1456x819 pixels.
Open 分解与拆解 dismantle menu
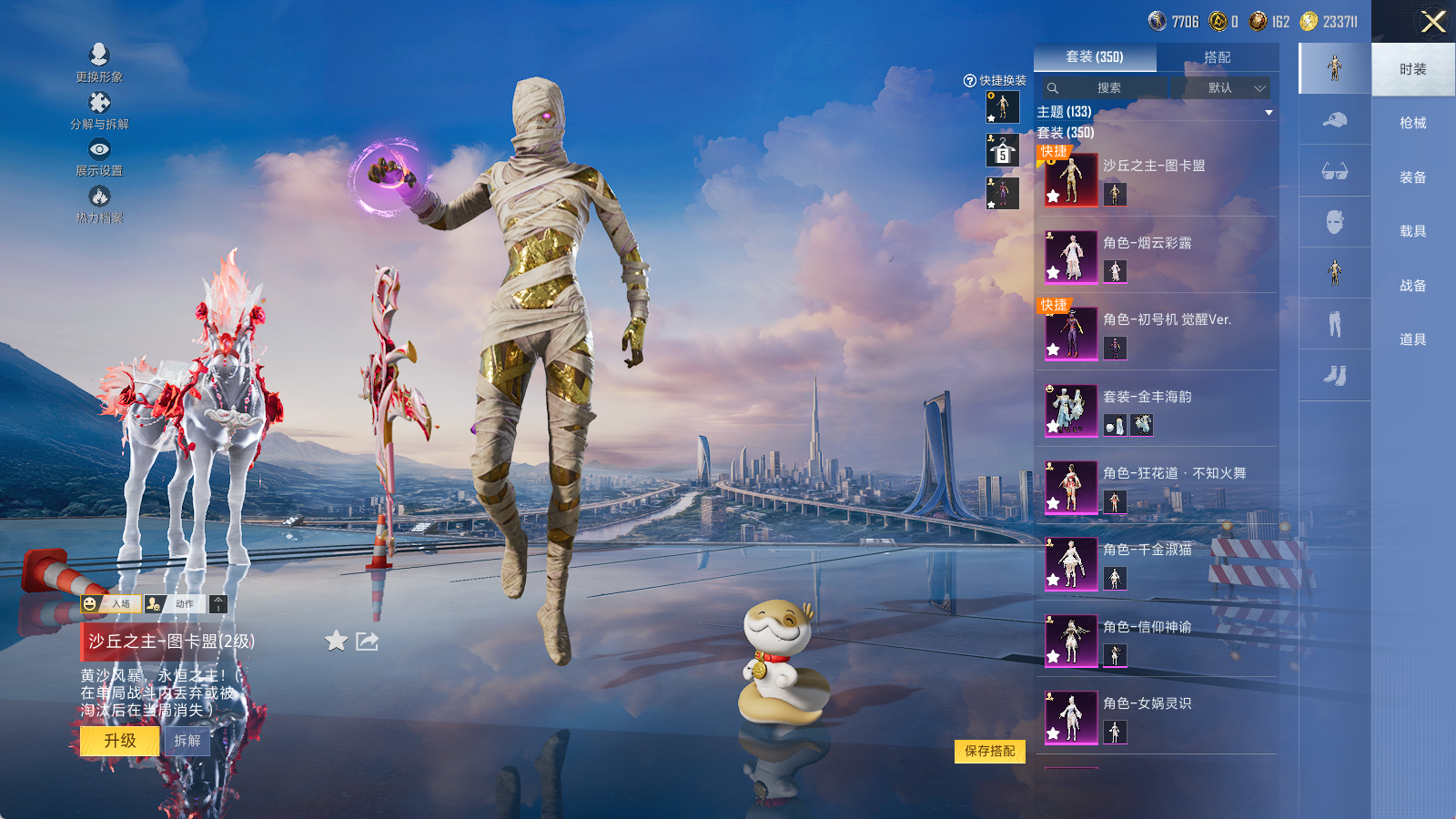[99, 110]
